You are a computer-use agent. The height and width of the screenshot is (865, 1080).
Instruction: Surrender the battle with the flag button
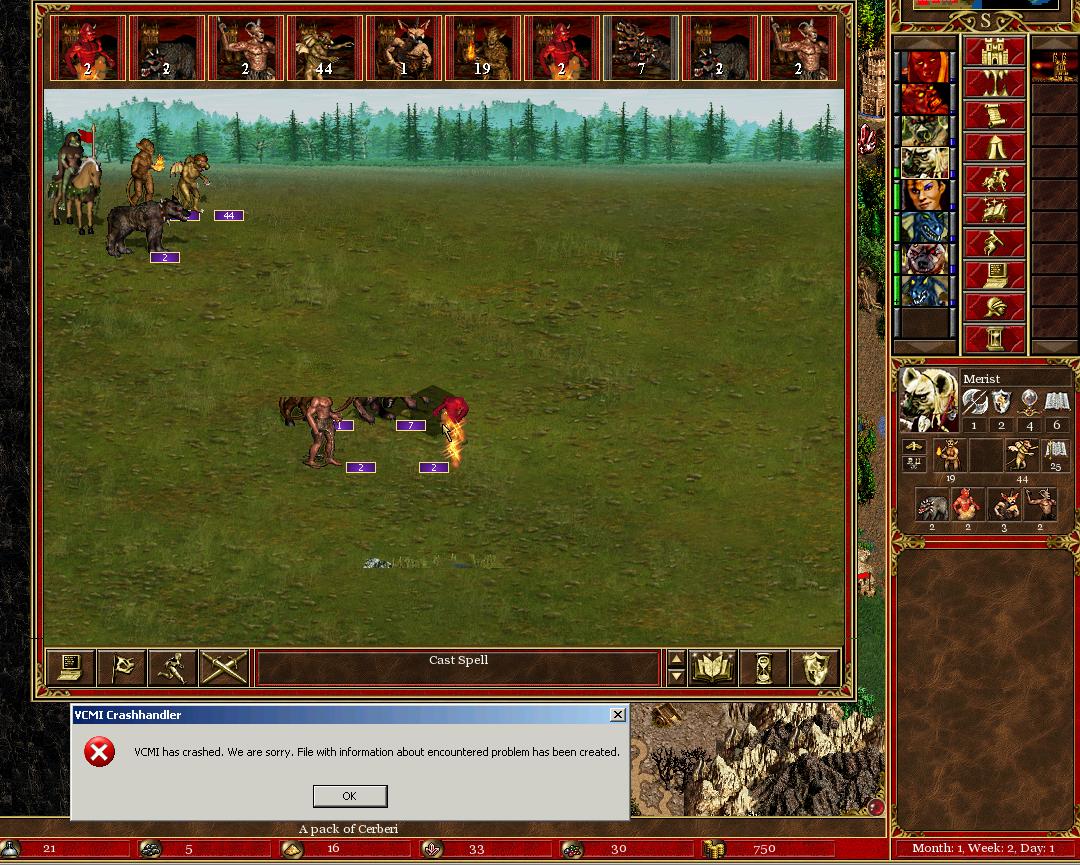pos(122,668)
